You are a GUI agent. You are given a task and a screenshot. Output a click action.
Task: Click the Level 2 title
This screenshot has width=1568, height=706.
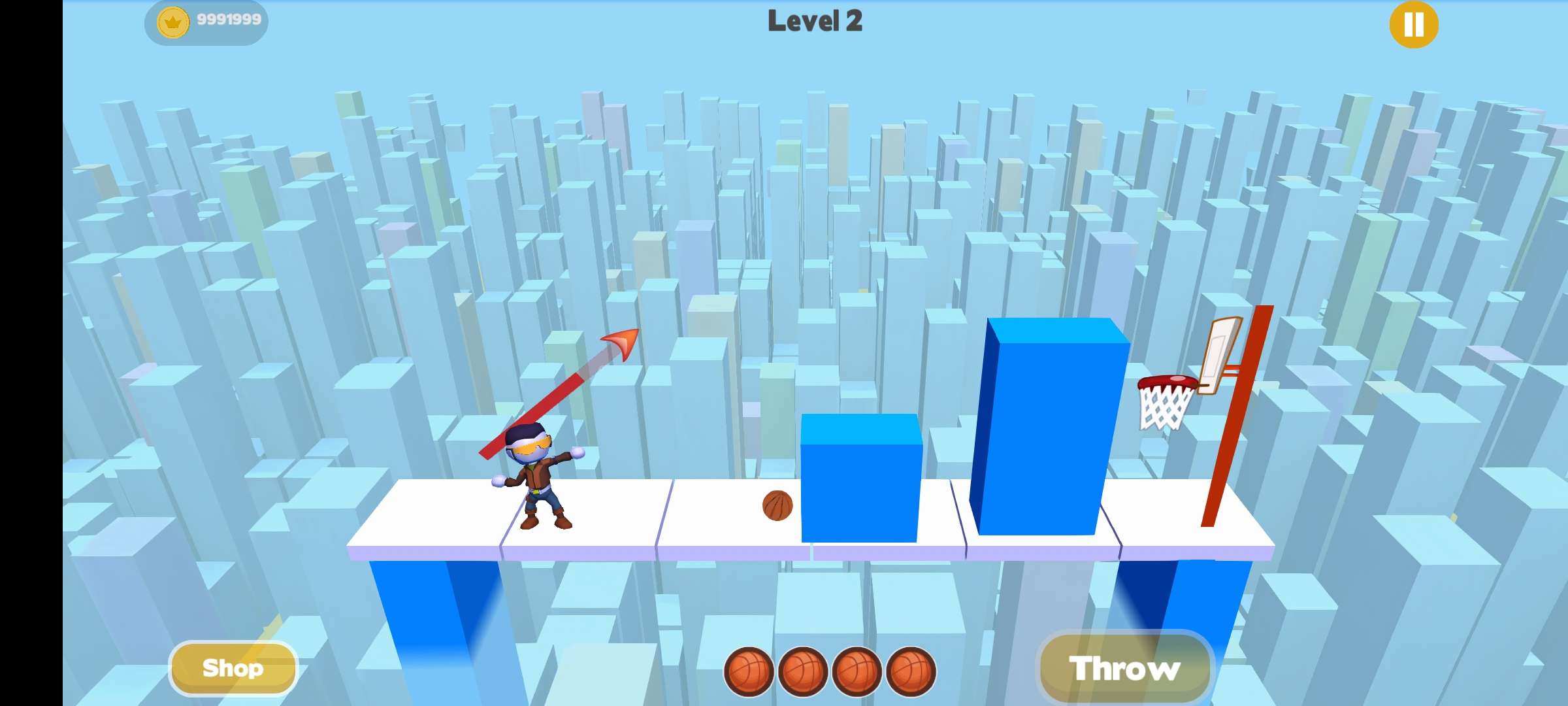(x=815, y=22)
